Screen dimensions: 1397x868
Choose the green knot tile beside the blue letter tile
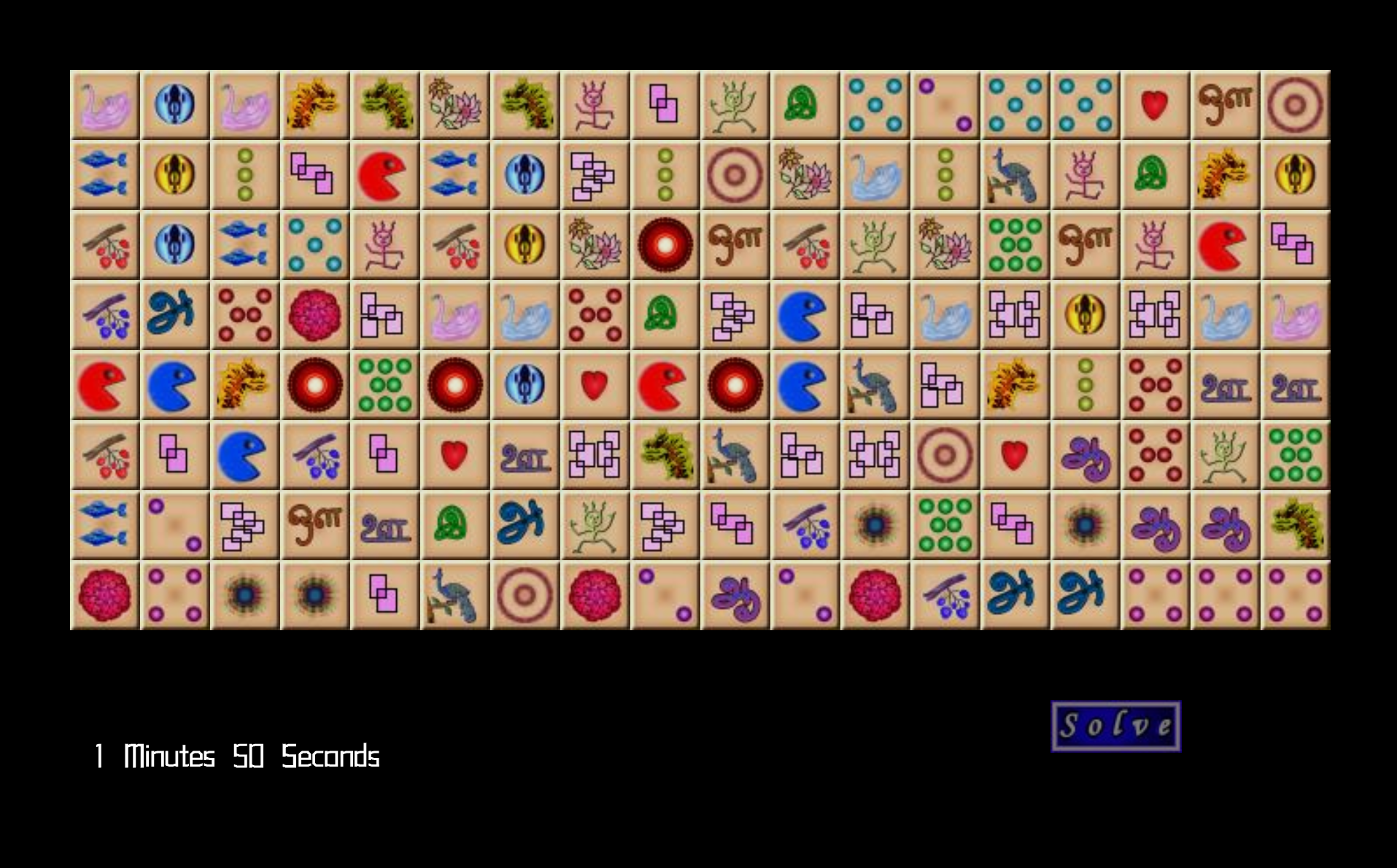[x=455, y=525]
